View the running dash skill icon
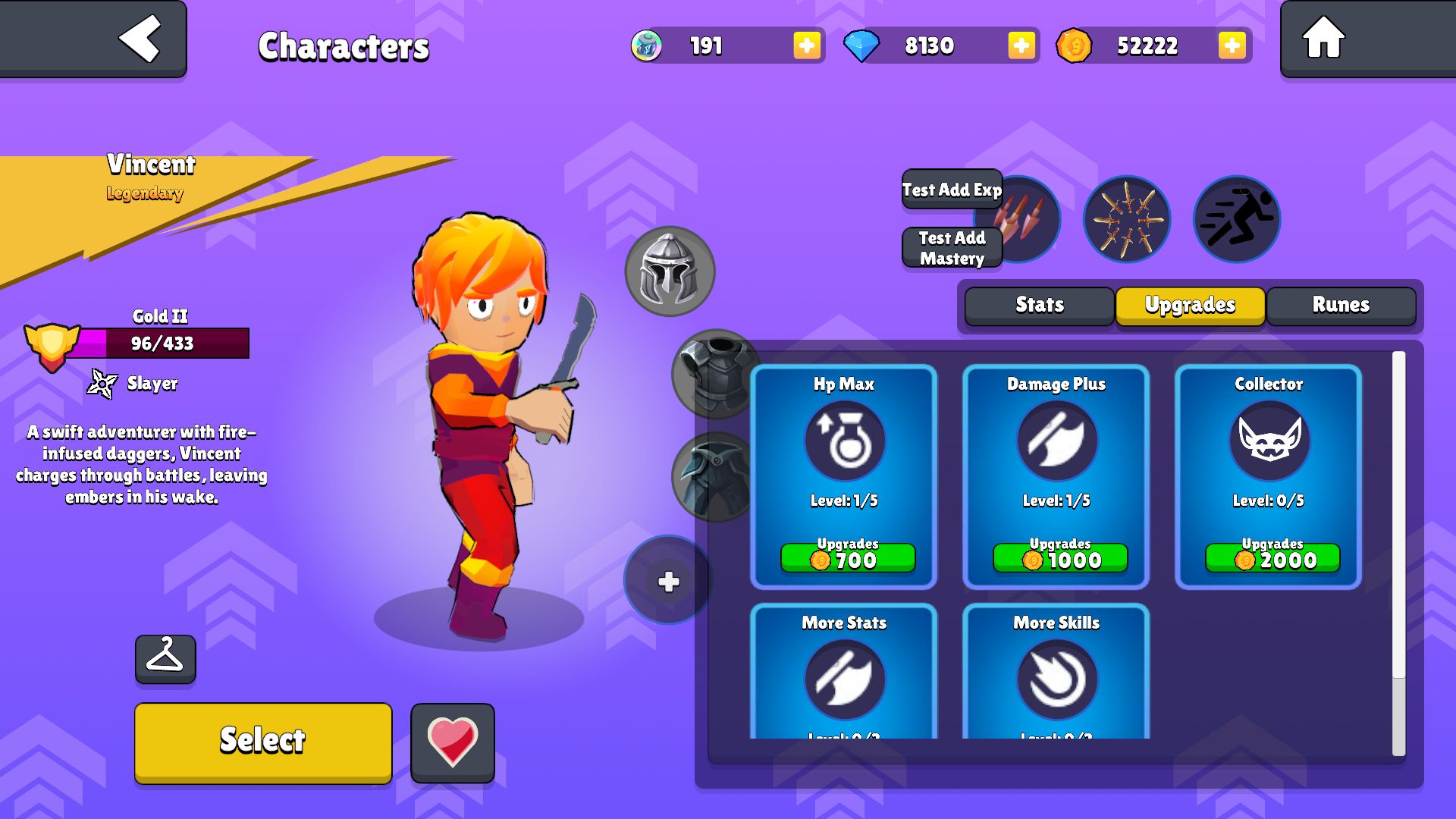 tap(1236, 220)
